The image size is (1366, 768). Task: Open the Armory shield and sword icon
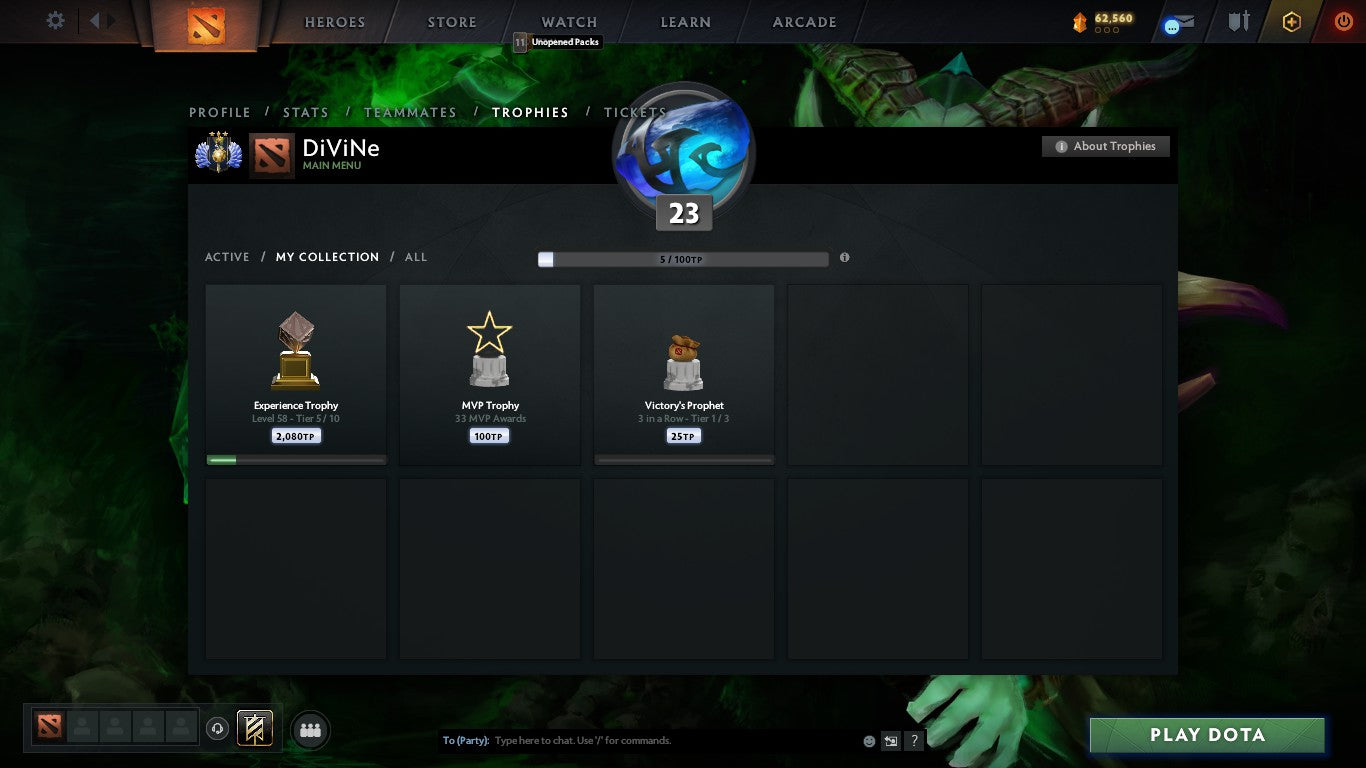pos(1237,20)
